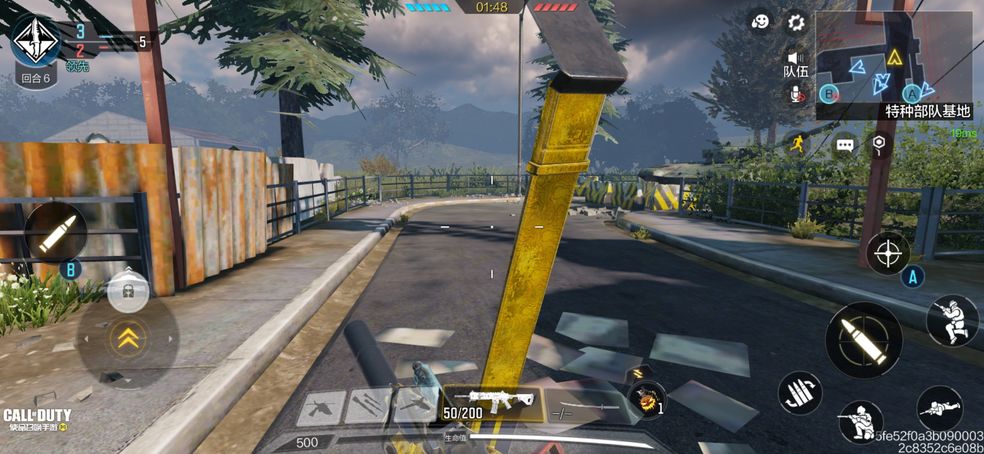Throw the grenade with count 1
Image resolution: width=984 pixels, height=454 pixels.
click(647, 398)
